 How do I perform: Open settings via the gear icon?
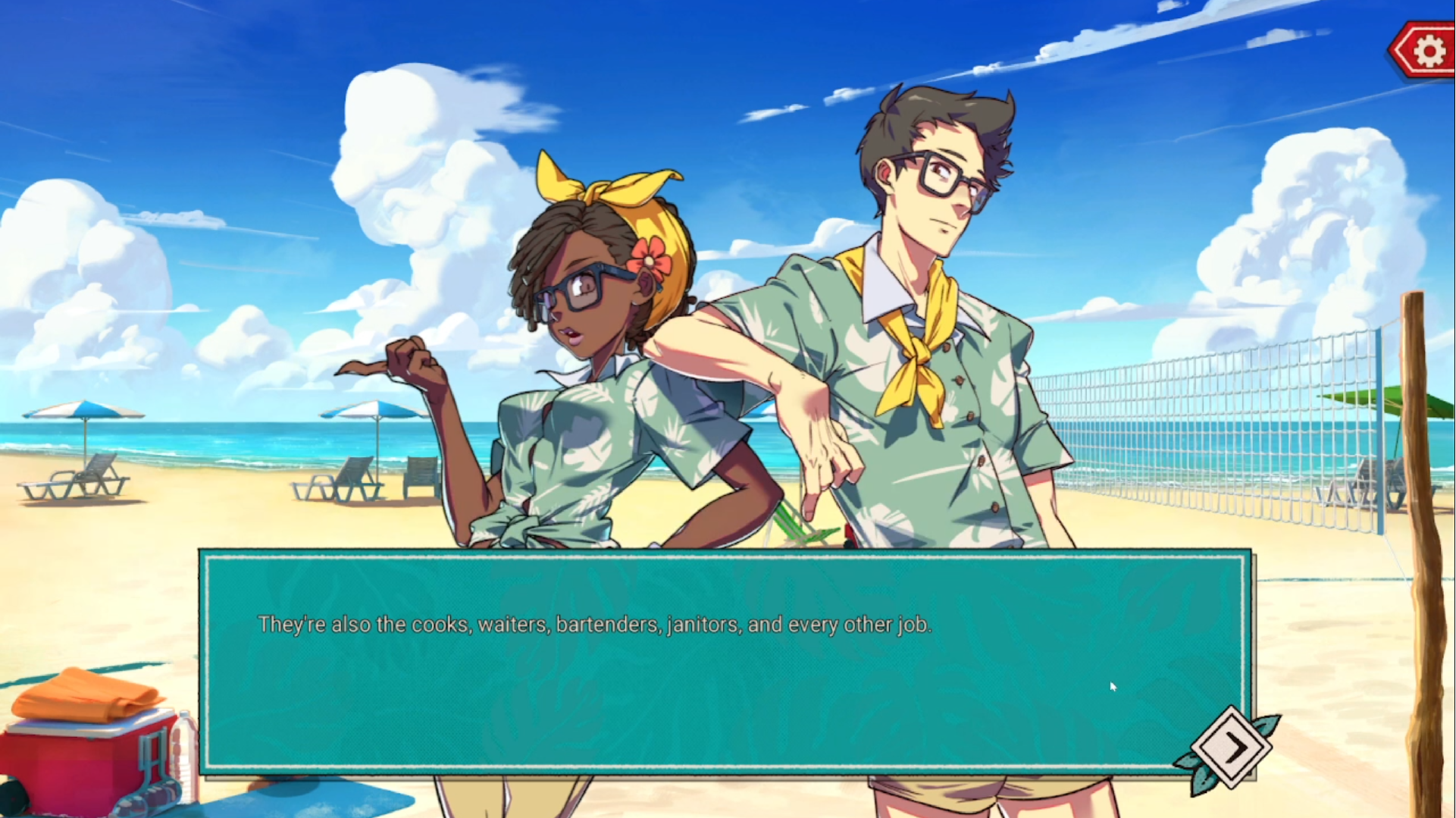tap(1429, 51)
